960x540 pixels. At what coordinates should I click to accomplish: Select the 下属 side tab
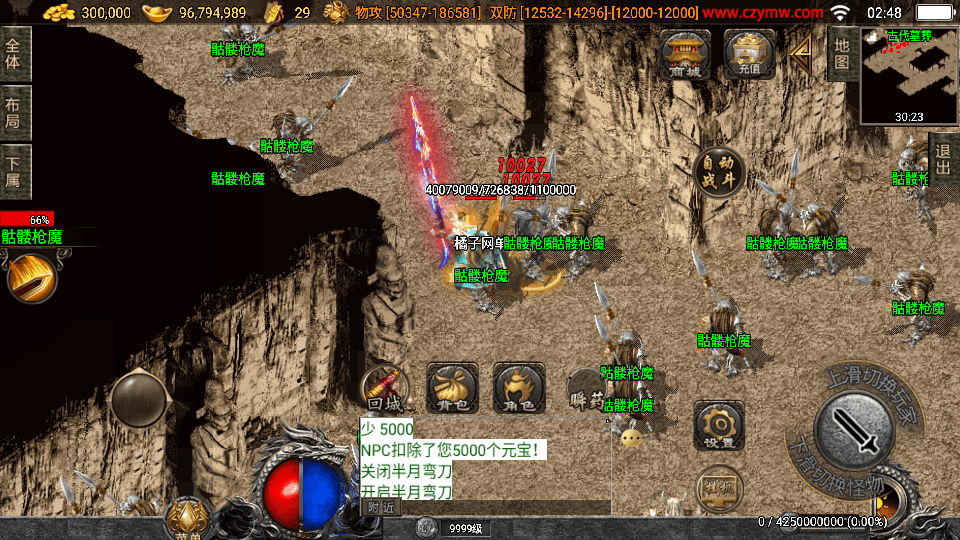[14, 172]
